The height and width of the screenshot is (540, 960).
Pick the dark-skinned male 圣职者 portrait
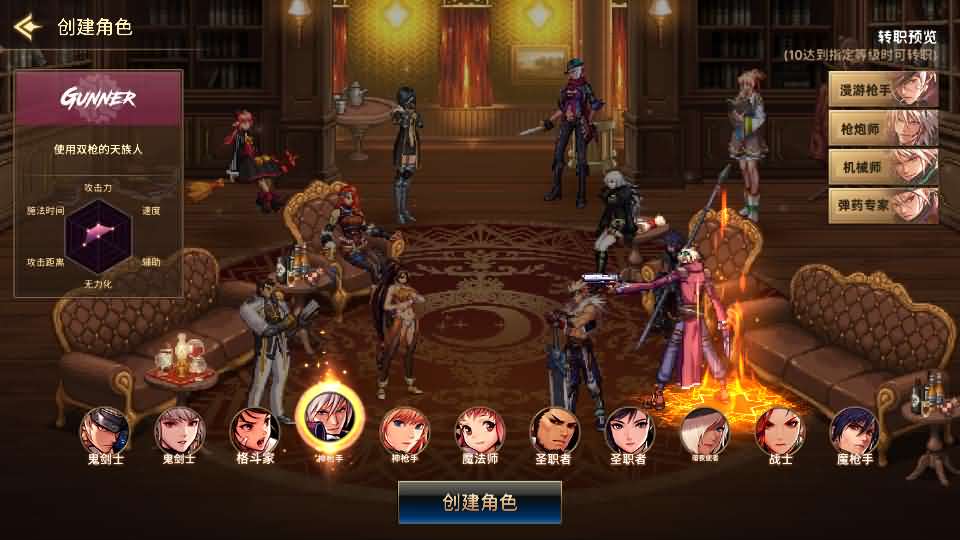tap(555, 431)
